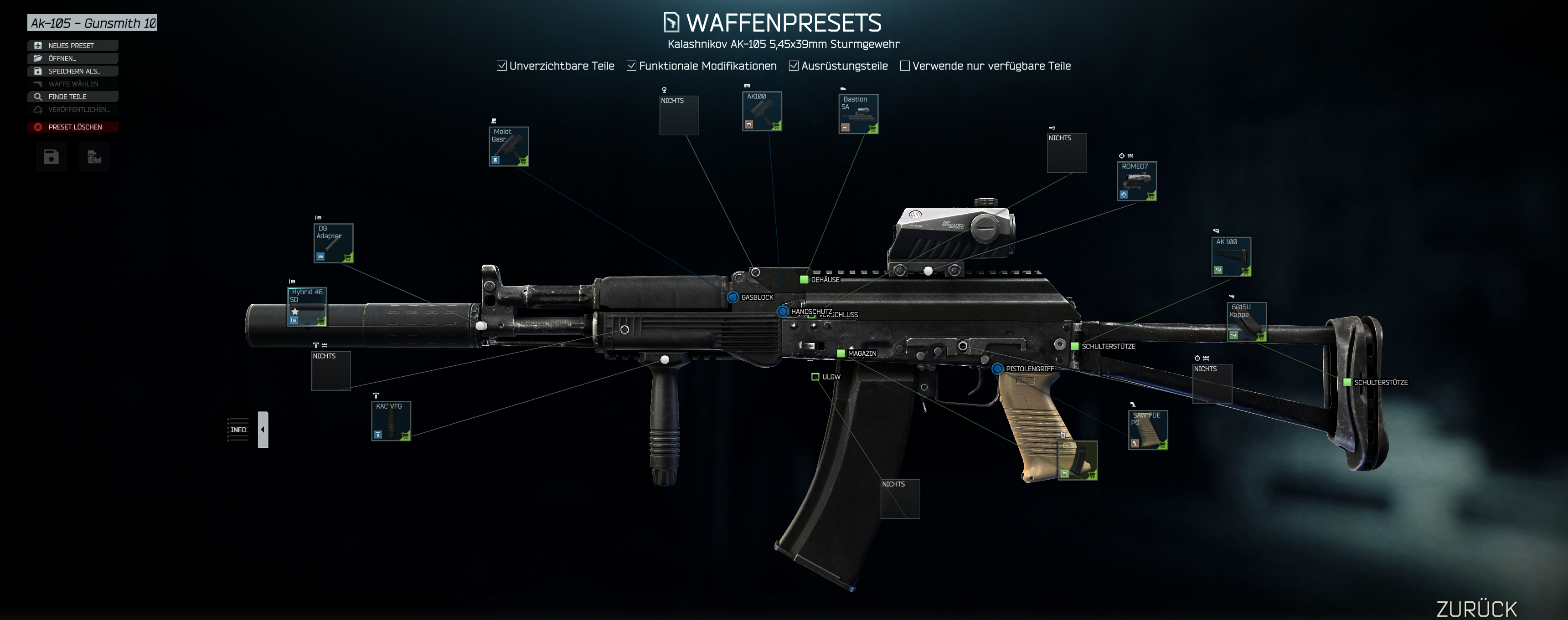The width and height of the screenshot is (1568, 620).
Task: Select the SAW FDE pistol grip slot
Action: pyautogui.click(x=1148, y=430)
